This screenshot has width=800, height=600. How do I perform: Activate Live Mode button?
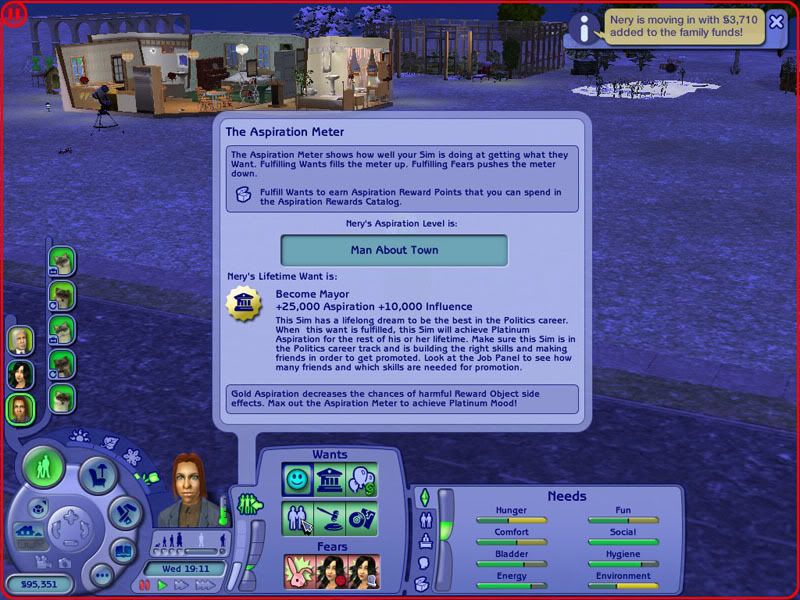pos(42,467)
